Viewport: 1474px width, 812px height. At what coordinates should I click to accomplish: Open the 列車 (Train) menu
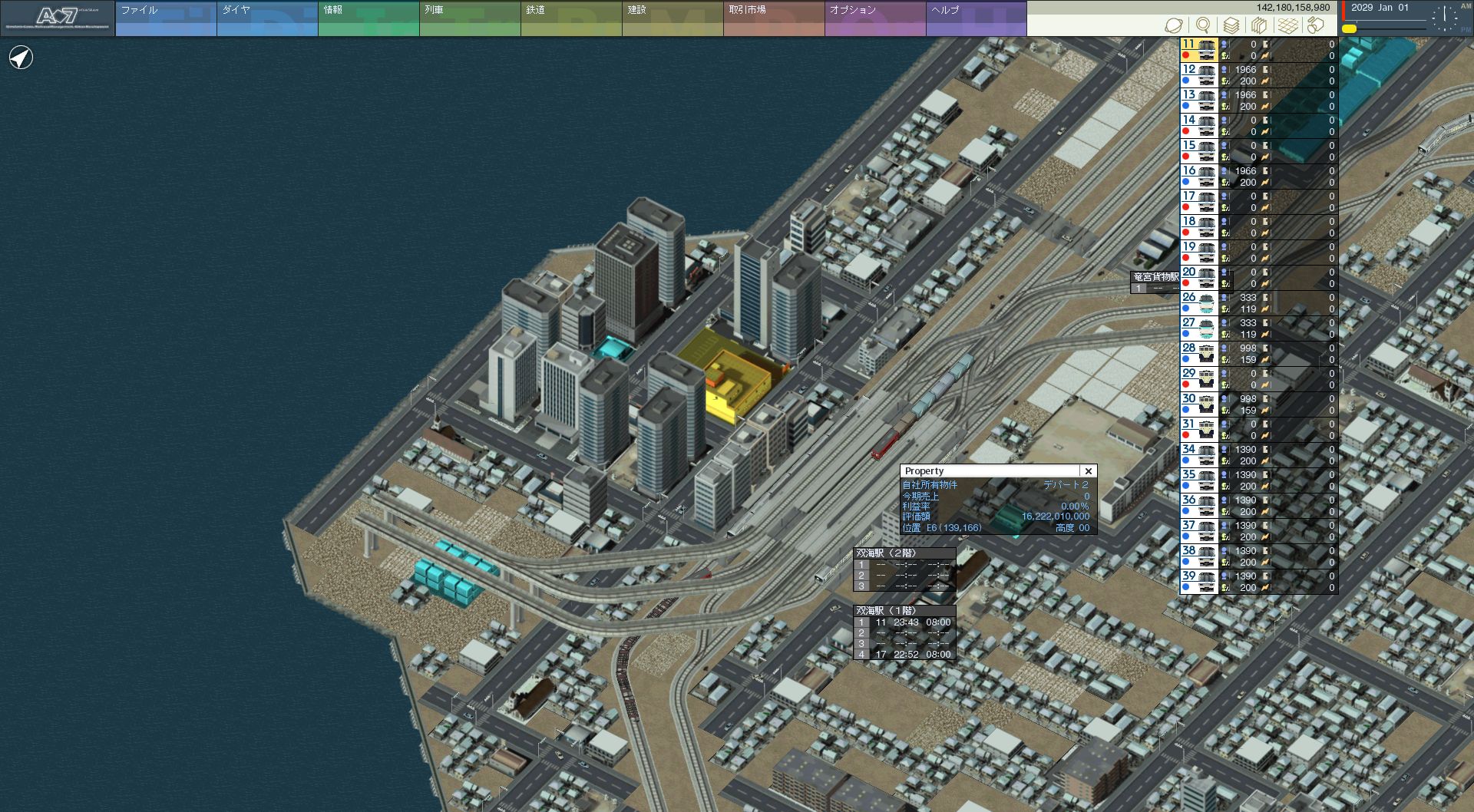pos(469,18)
